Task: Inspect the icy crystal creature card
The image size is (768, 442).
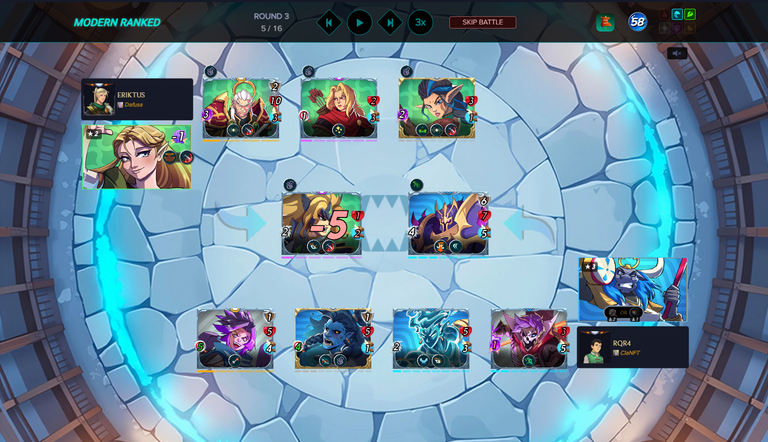Action: pyautogui.click(x=431, y=339)
